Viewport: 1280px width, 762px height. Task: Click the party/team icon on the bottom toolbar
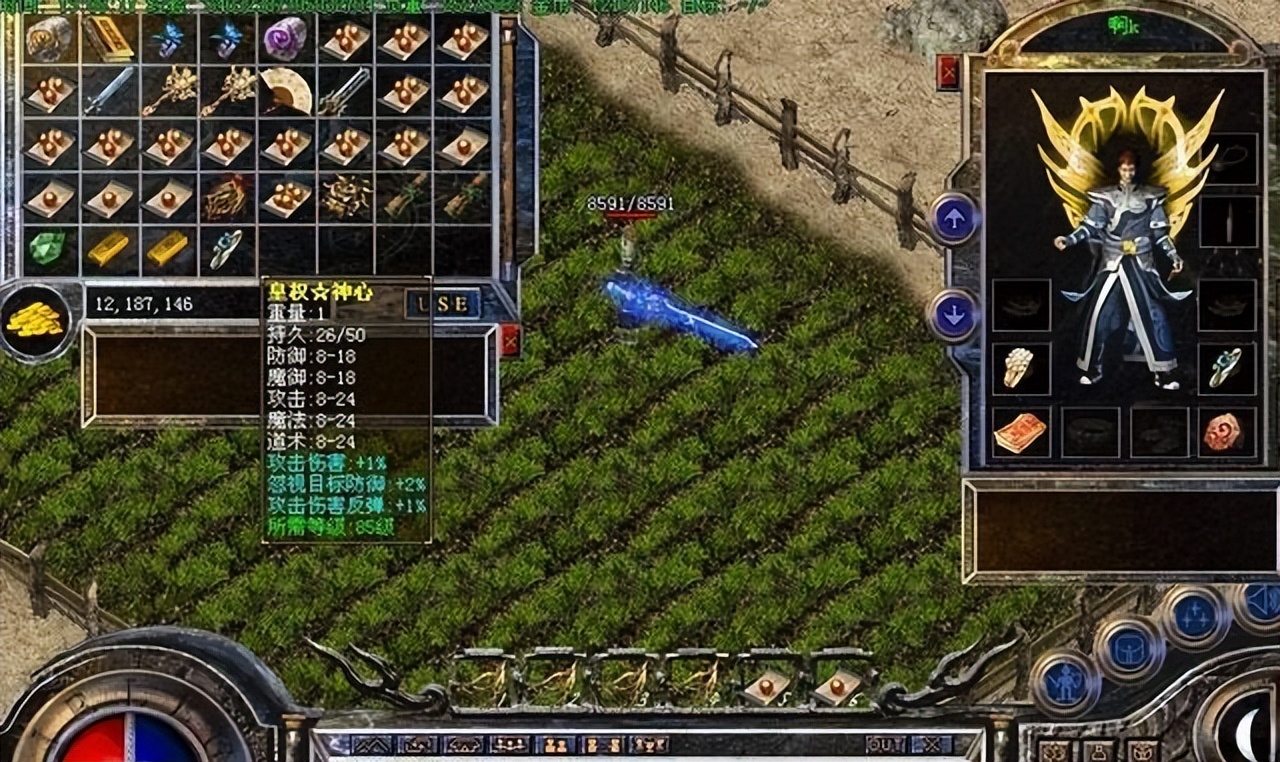[x=556, y=748]
